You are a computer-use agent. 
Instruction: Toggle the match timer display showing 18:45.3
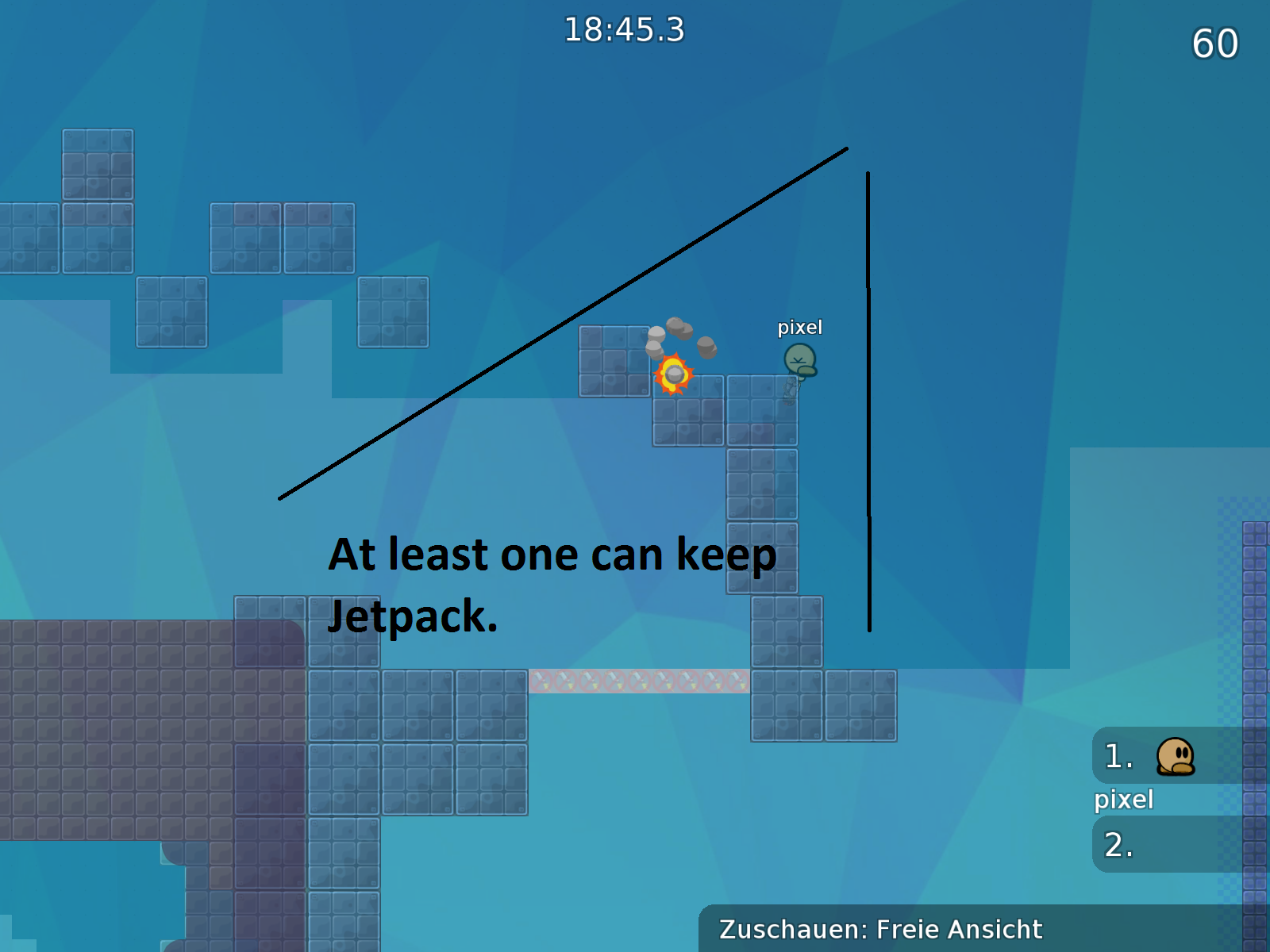coord(625,29)
